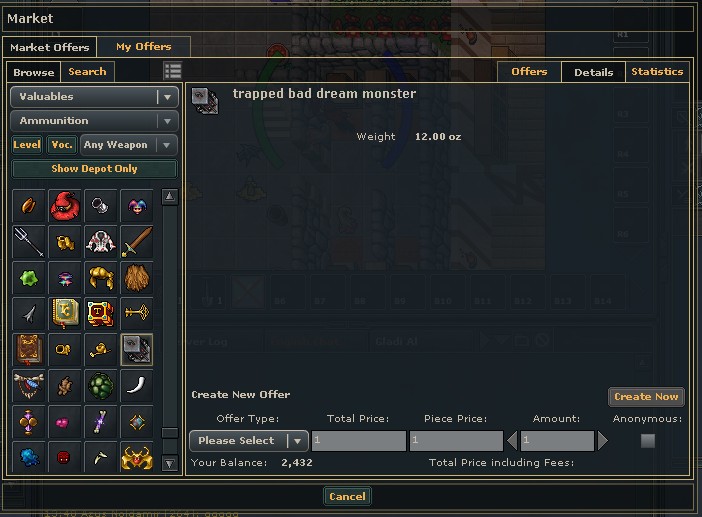The image size is (702, 517).
Task: Cancel and close the Market window
Action: (x=347, y=496)
